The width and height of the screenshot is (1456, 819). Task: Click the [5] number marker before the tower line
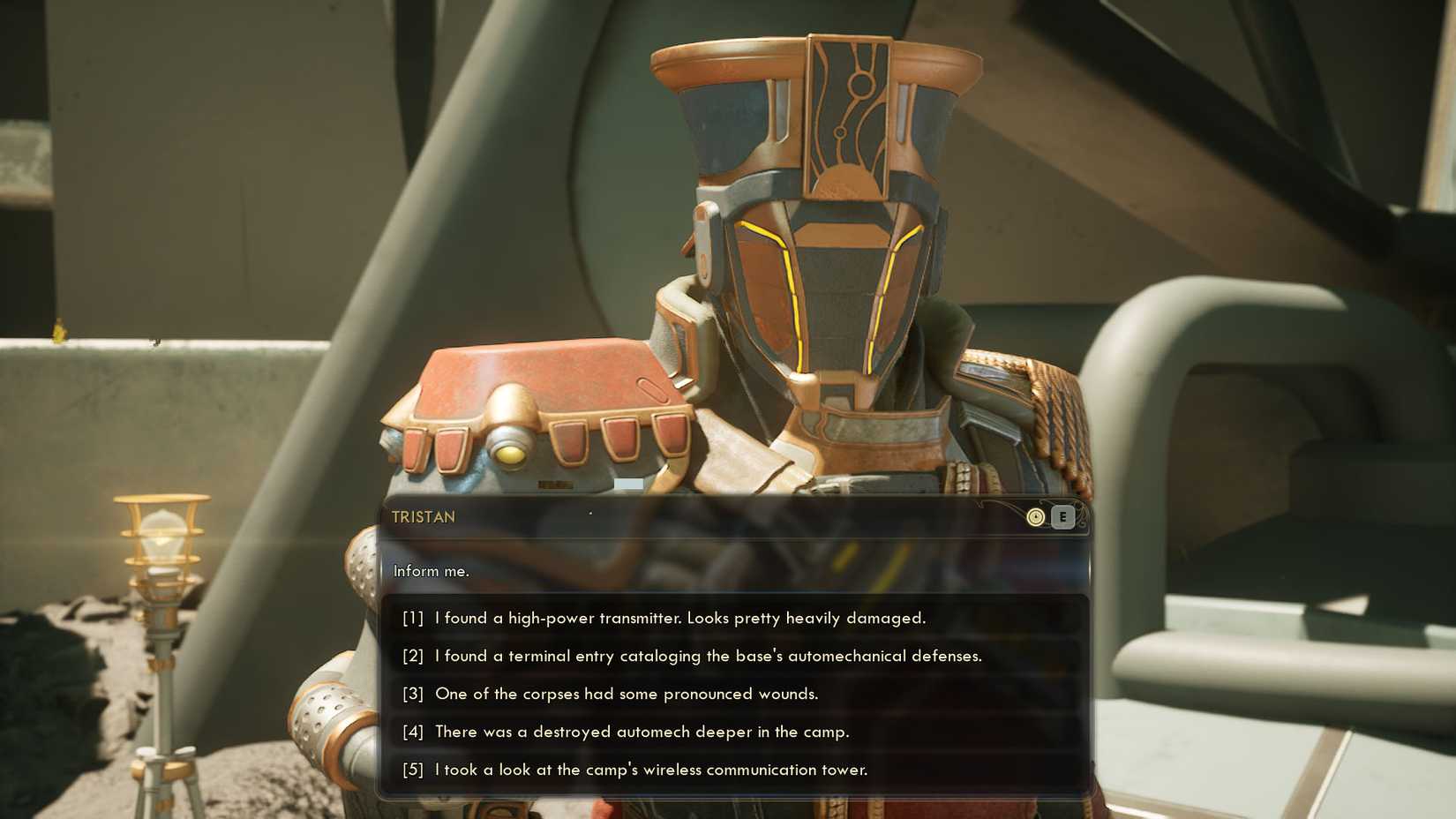coord(415,770)
